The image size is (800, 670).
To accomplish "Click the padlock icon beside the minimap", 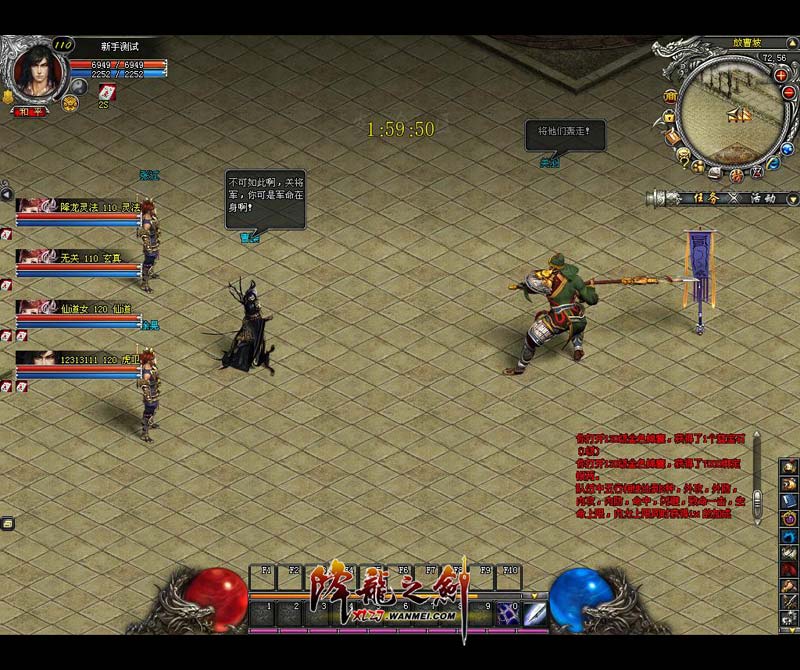I will [669, 118].
